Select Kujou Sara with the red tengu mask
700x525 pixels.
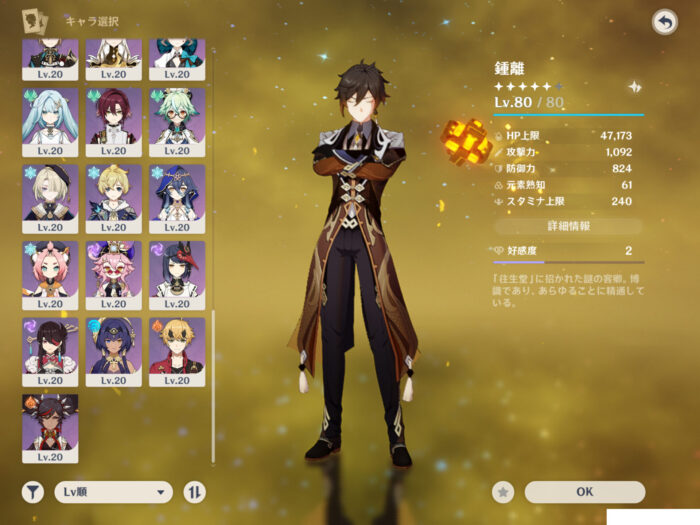tap(177, 273)
